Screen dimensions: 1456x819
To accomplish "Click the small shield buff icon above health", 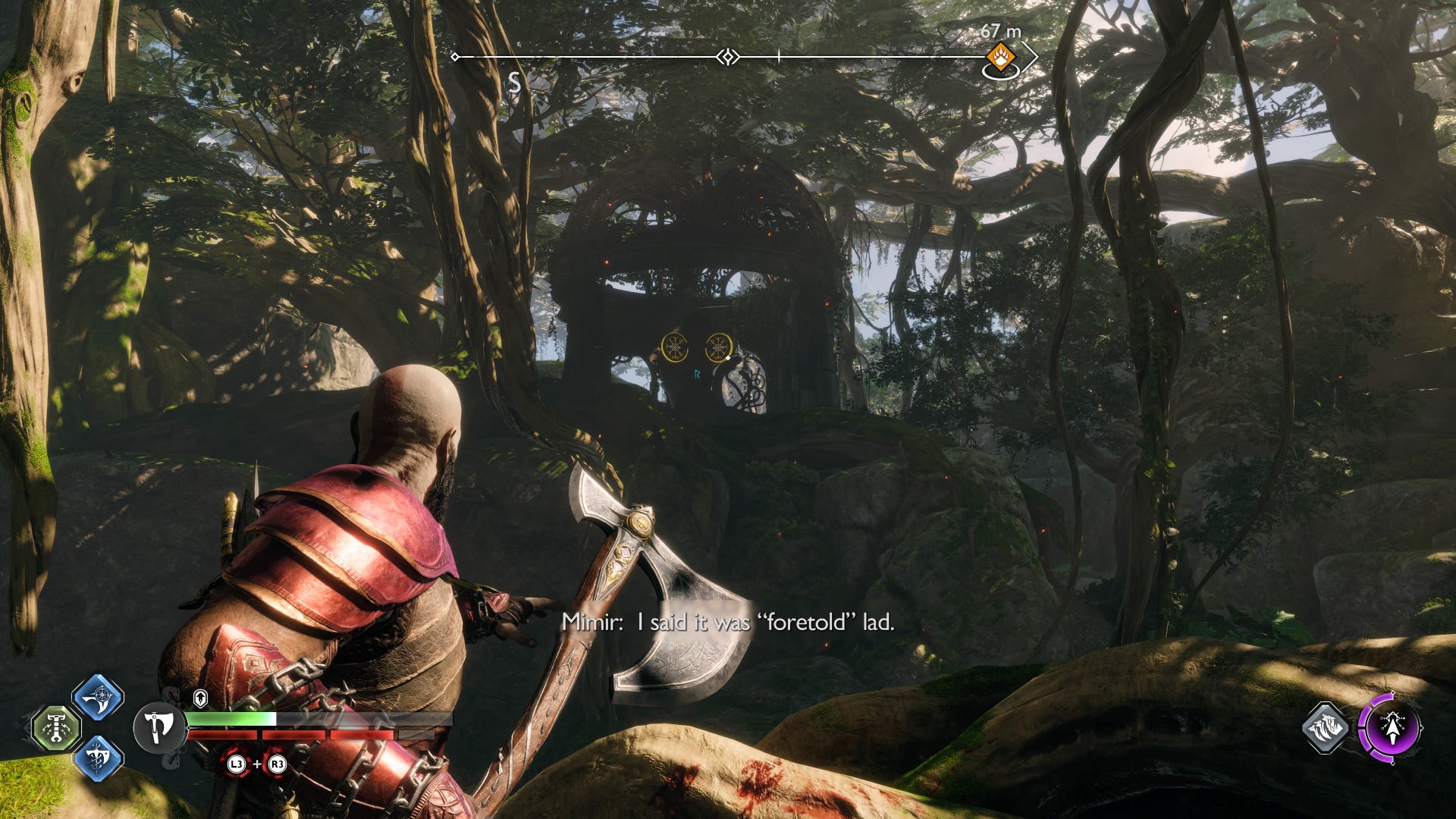I will click(x=200, y=698).
